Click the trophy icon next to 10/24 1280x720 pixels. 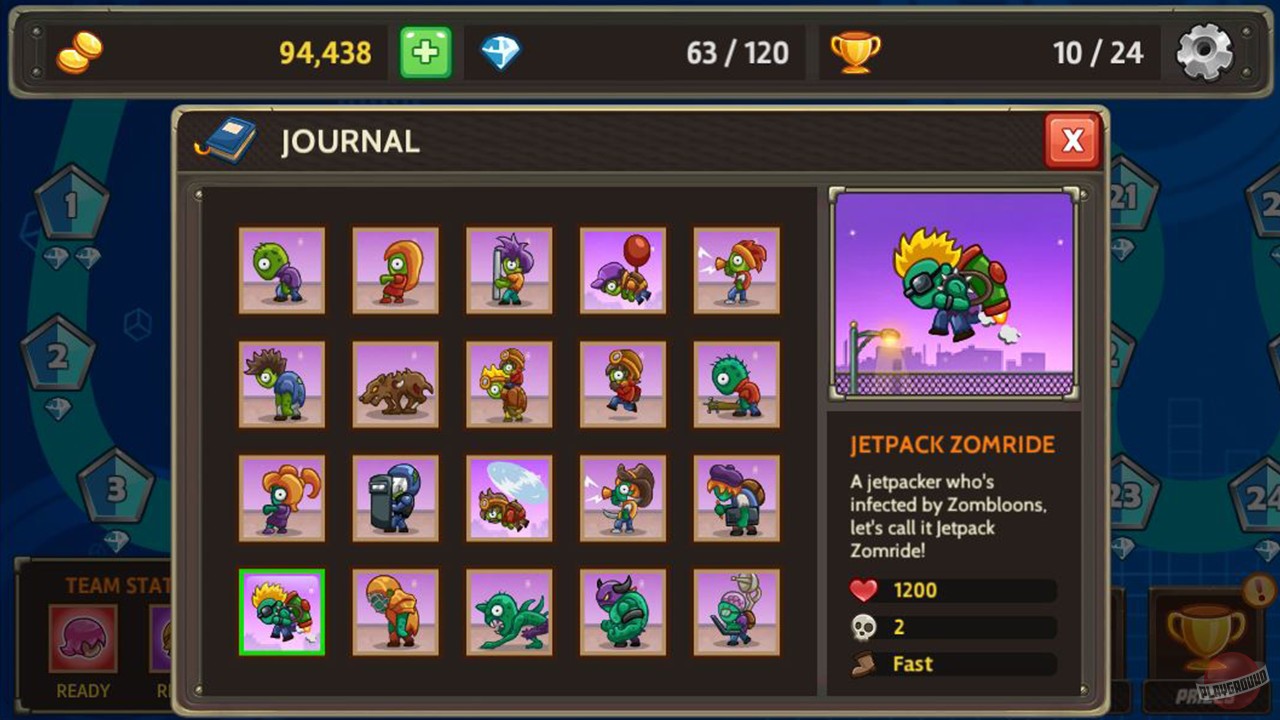[855, 49]
